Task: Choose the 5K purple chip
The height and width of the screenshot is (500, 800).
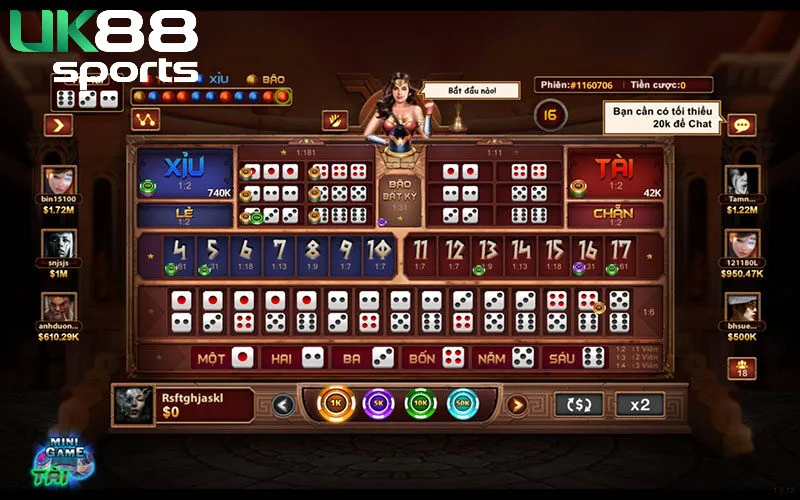Action: tap(378, 404)
